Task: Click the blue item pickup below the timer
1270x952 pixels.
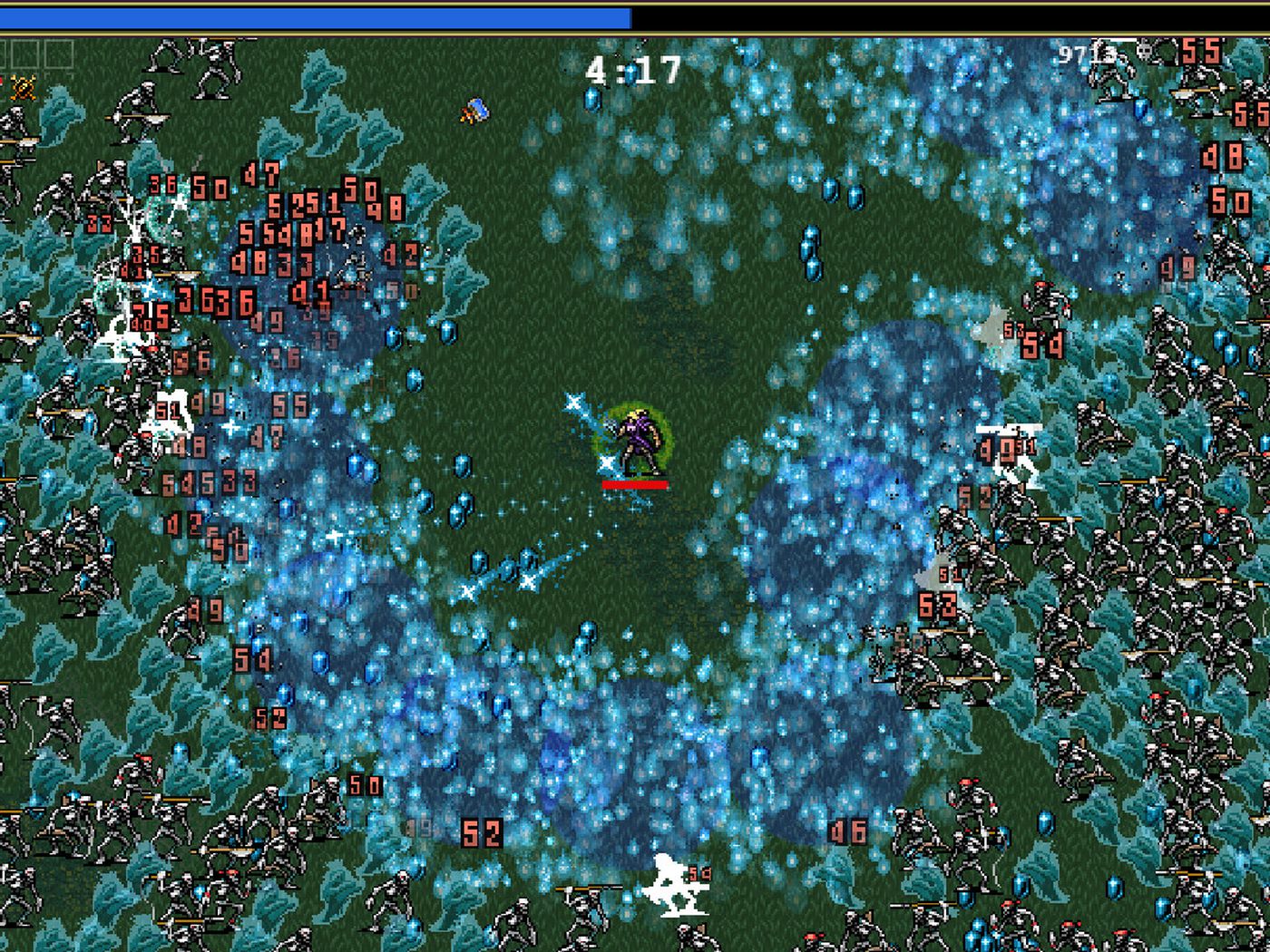Action: [474, 112]
